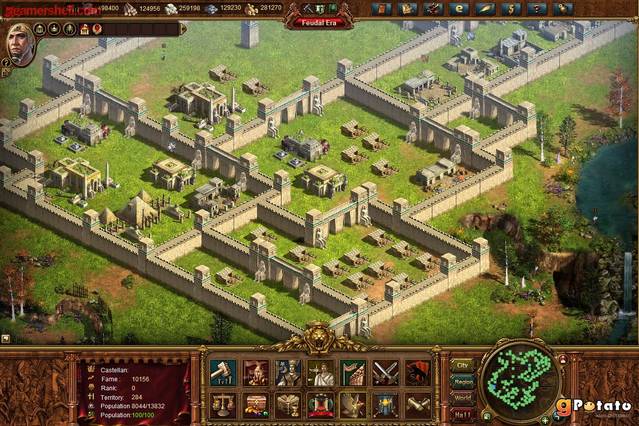Click the dollar sign top menu button
The width and height of the screenshot is (639, 426).
click(512, 9)
